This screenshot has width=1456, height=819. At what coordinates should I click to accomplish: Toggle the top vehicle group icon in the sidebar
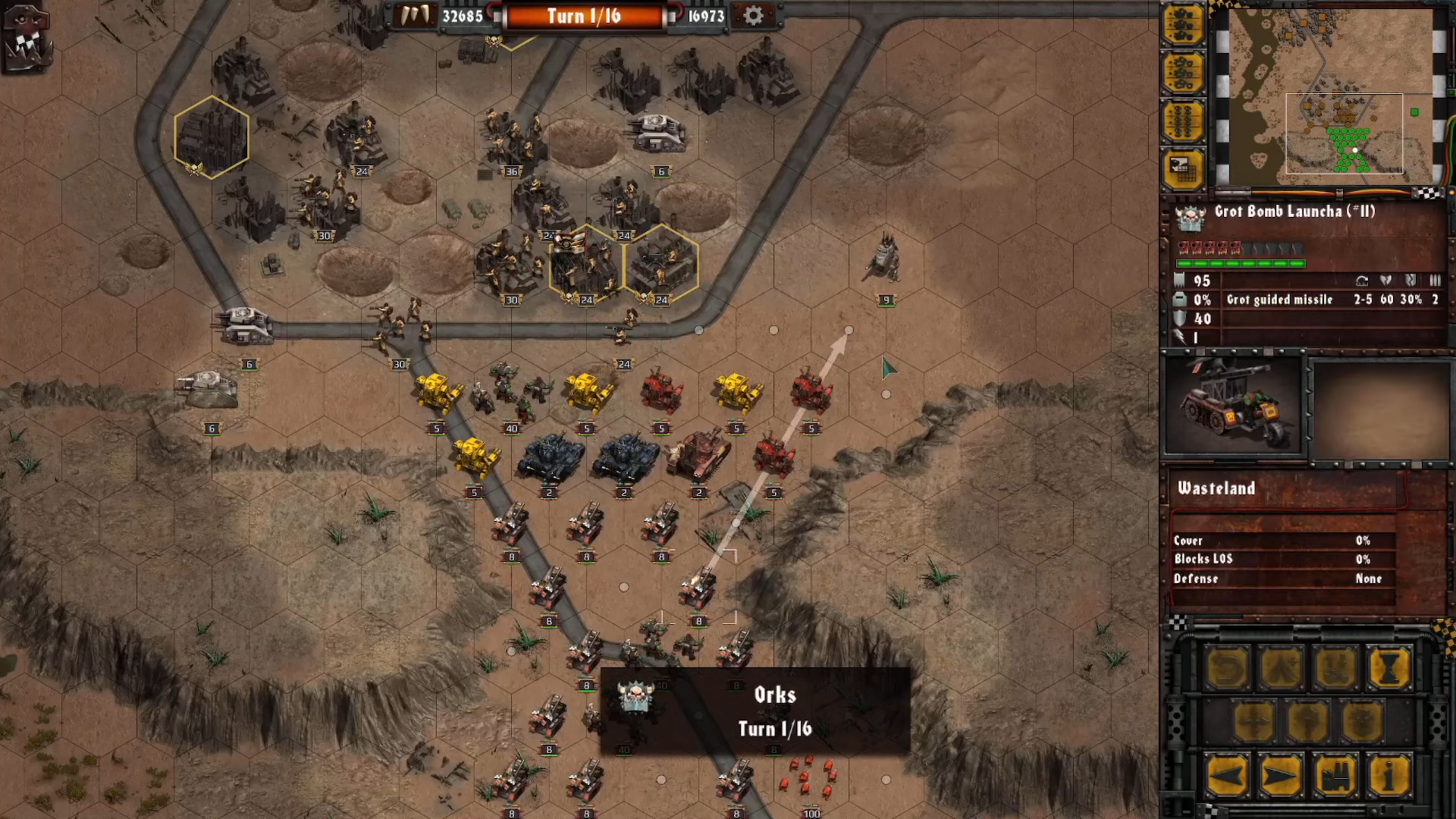coord(1184,25)
